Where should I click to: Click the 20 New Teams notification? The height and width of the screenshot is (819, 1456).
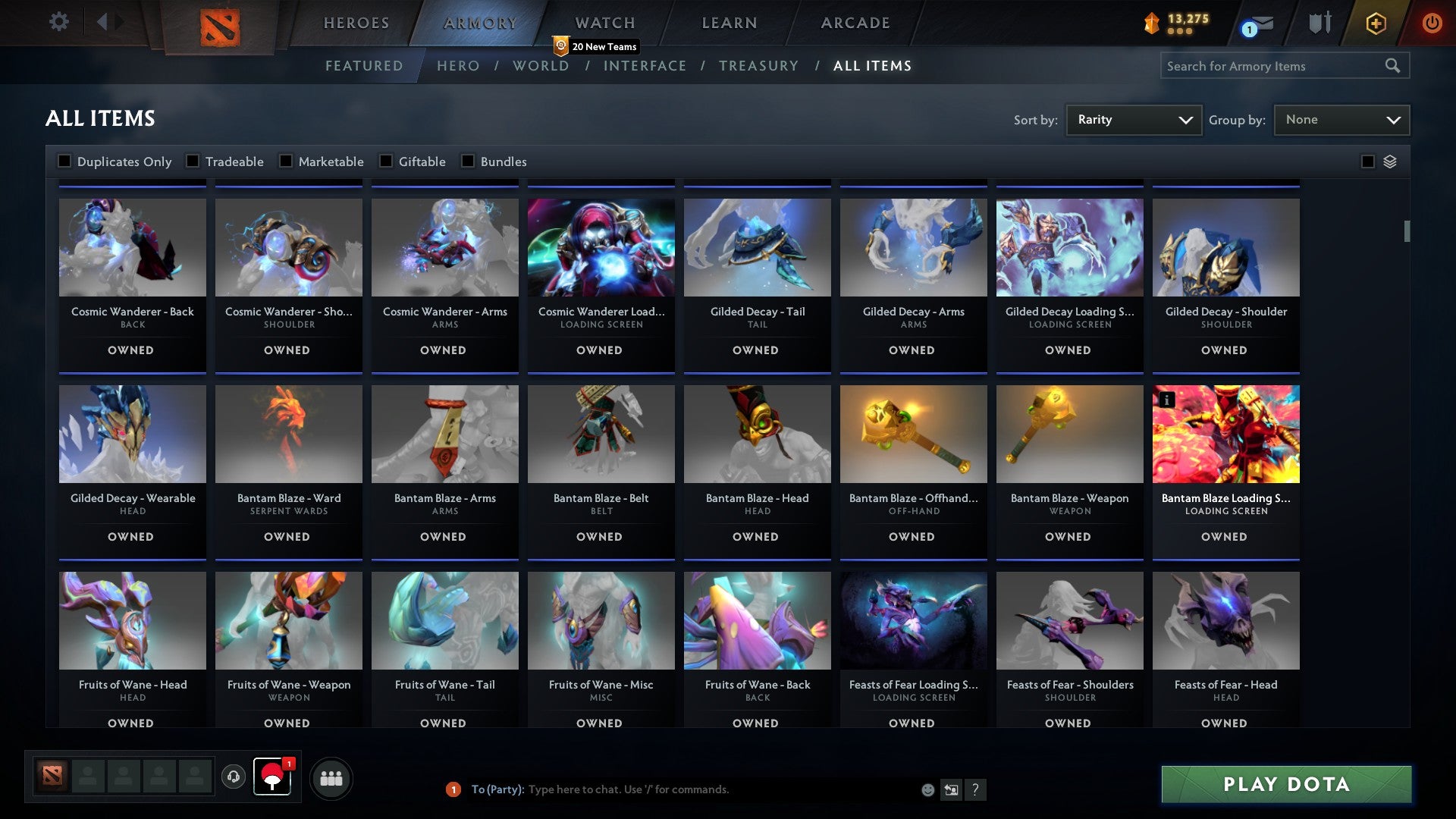pos(596,46)
